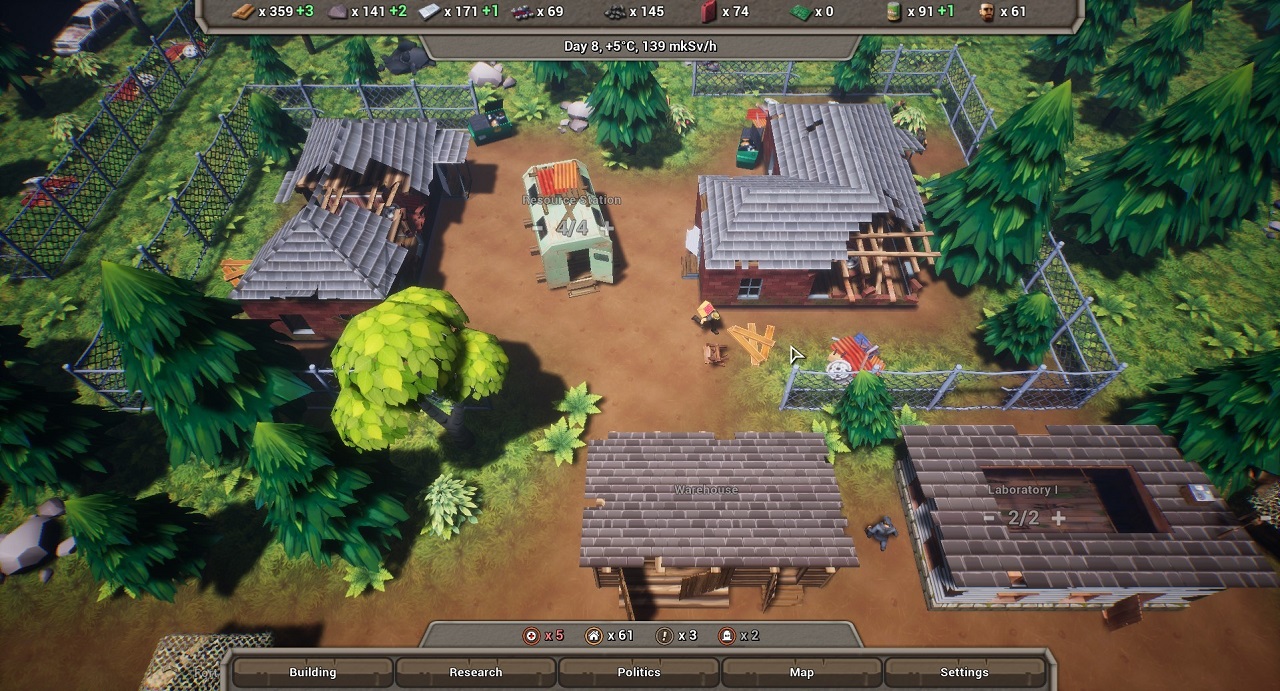This screenshot has width=1280, height=691.
Task: Increase workers at the Resource Station
Action: (x=608, y=228)
